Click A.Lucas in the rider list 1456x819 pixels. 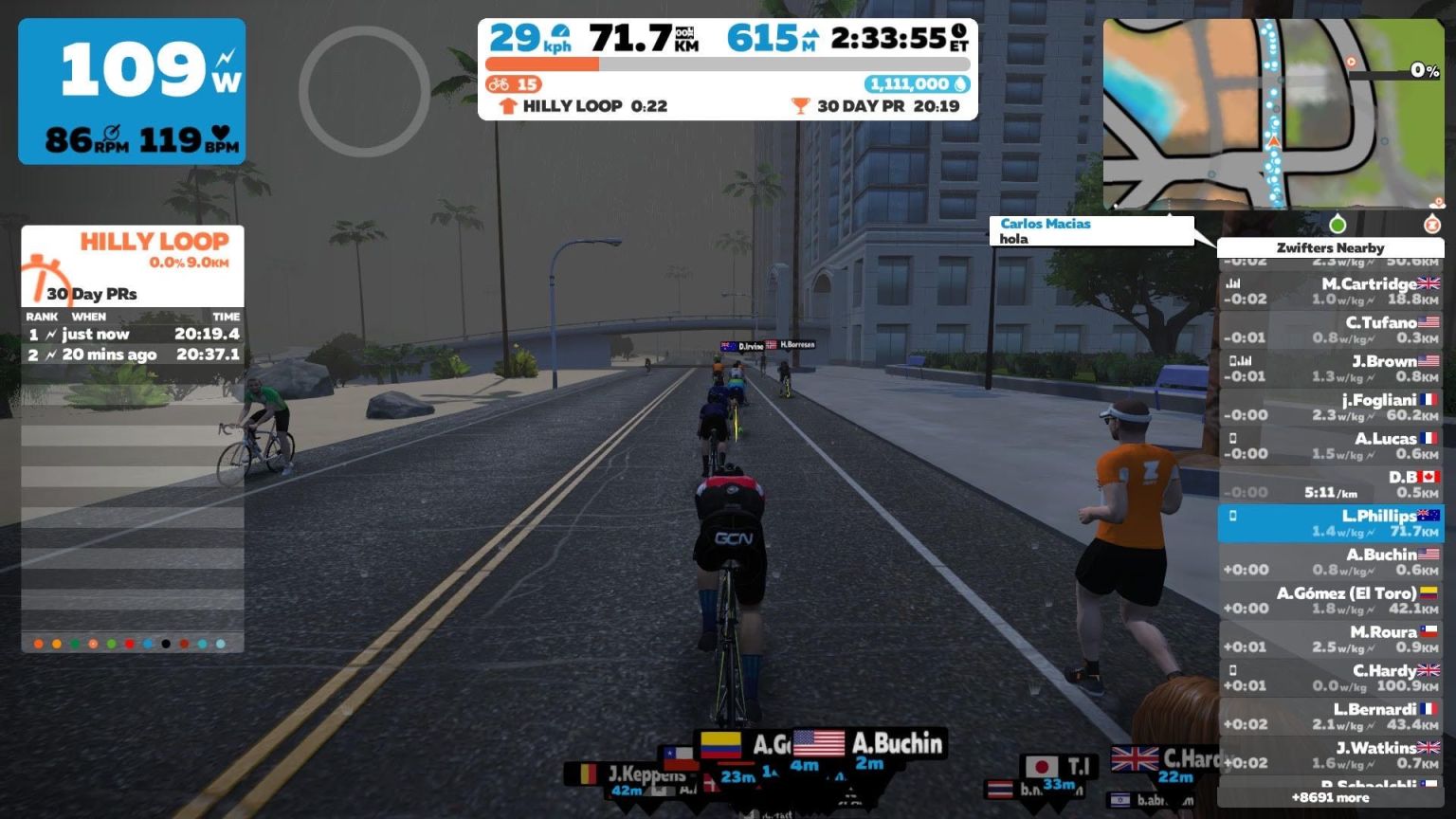point(1330,446)
